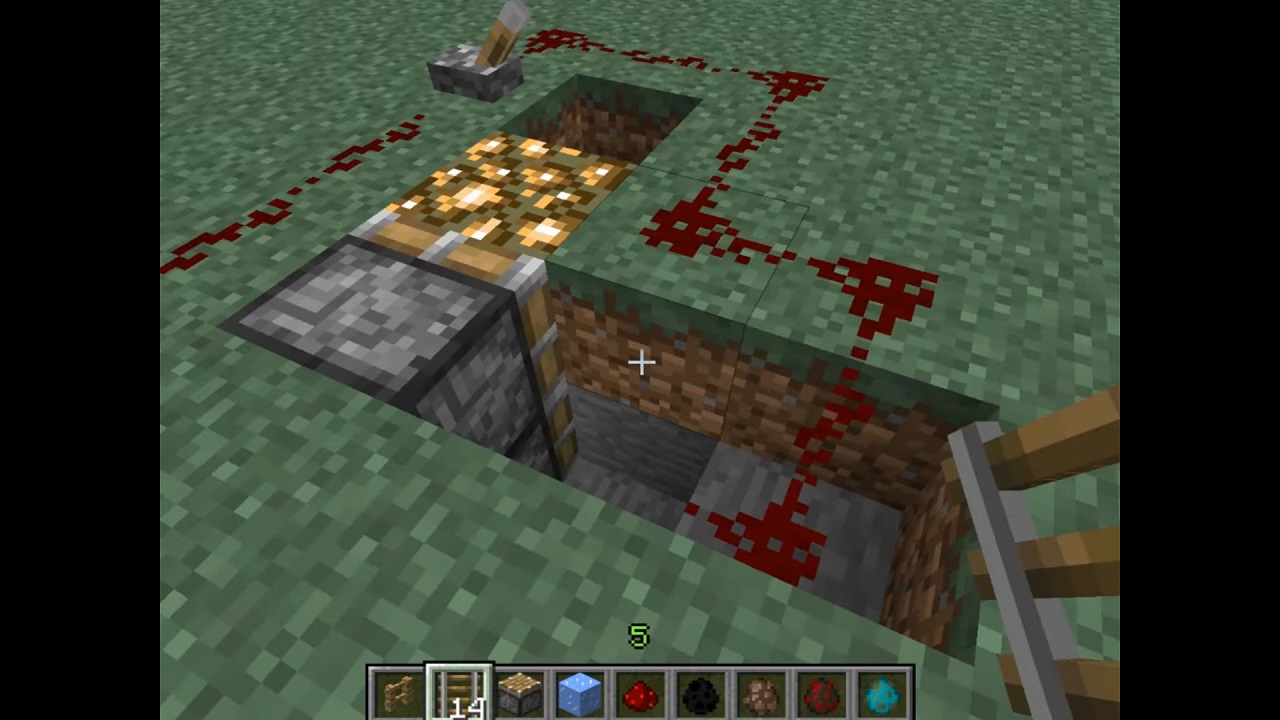Pick the cyan spotted egg slot

tap(883, 694)
